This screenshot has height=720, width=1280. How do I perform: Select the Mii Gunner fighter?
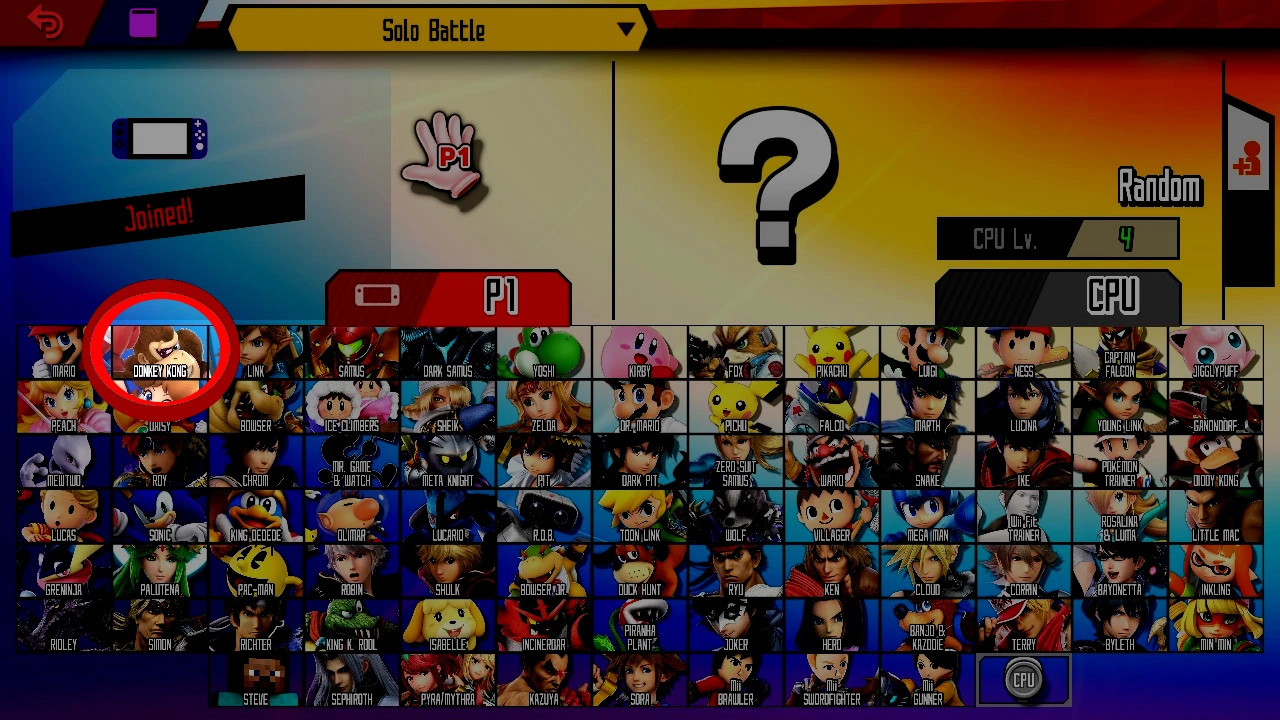point(927,678)
